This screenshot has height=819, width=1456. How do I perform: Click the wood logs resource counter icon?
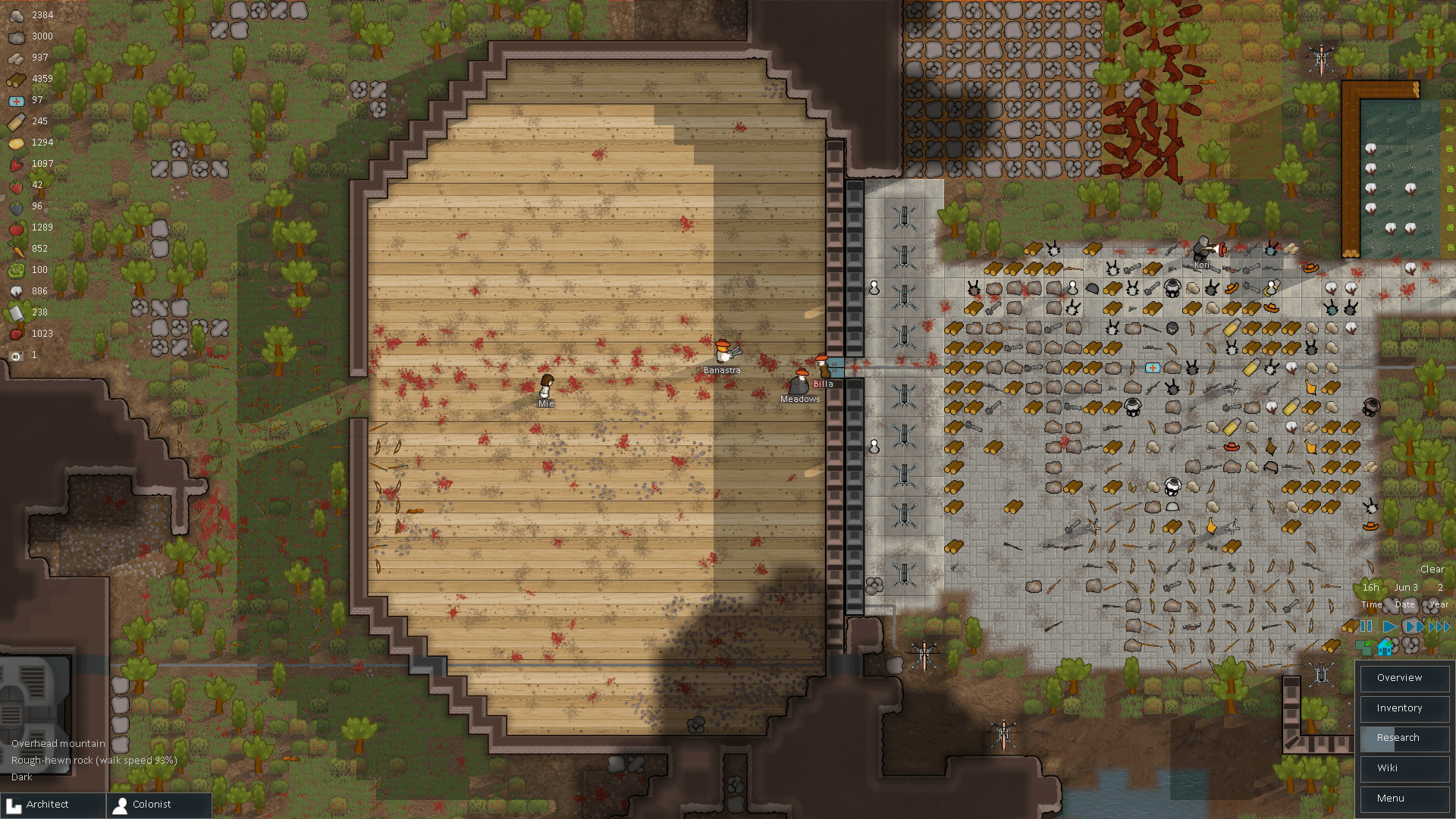(x=15, y=79)
